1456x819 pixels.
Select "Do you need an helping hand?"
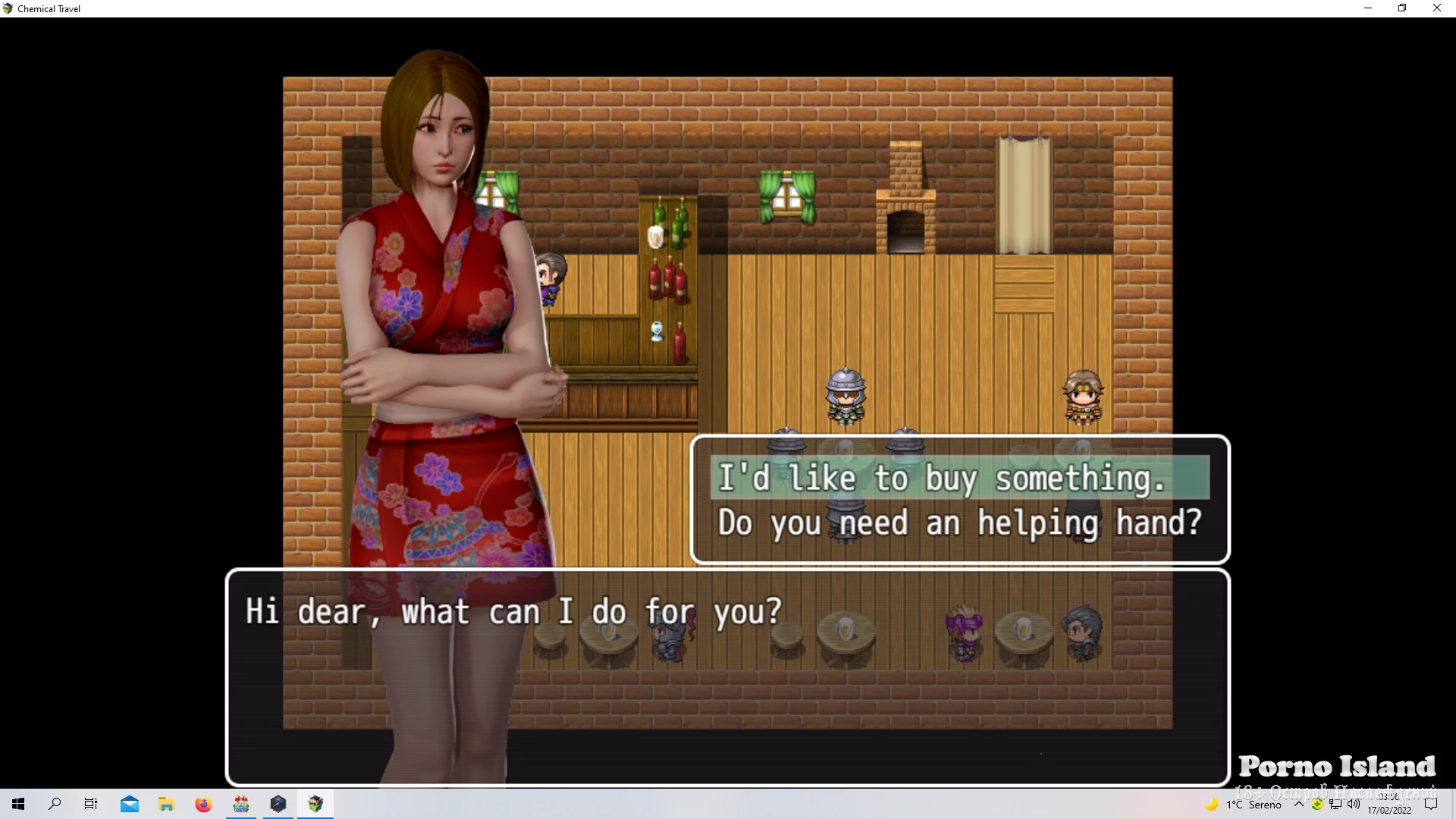pyautogui.click(x=959, y=523)
